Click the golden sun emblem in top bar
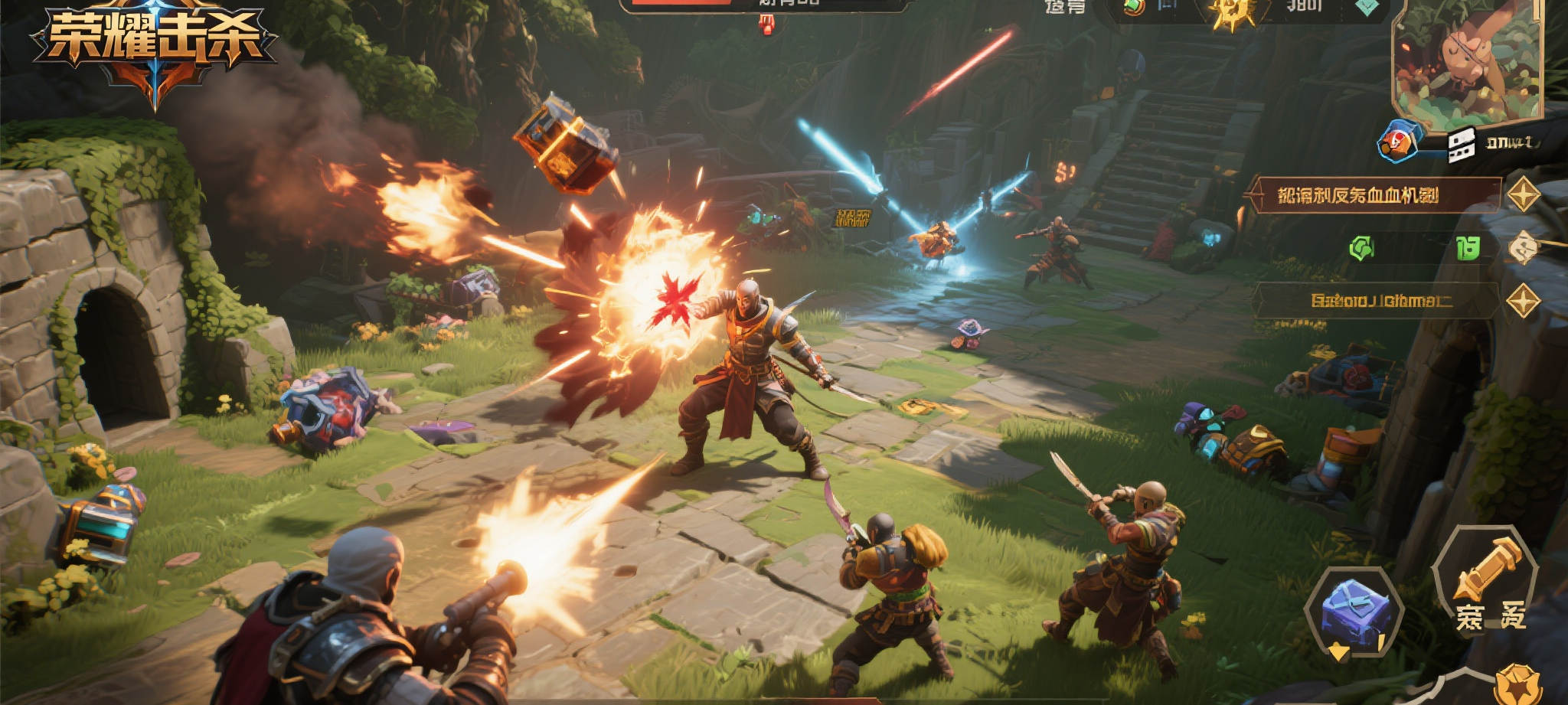The image size is (1568, 705). click(1232, 12)
